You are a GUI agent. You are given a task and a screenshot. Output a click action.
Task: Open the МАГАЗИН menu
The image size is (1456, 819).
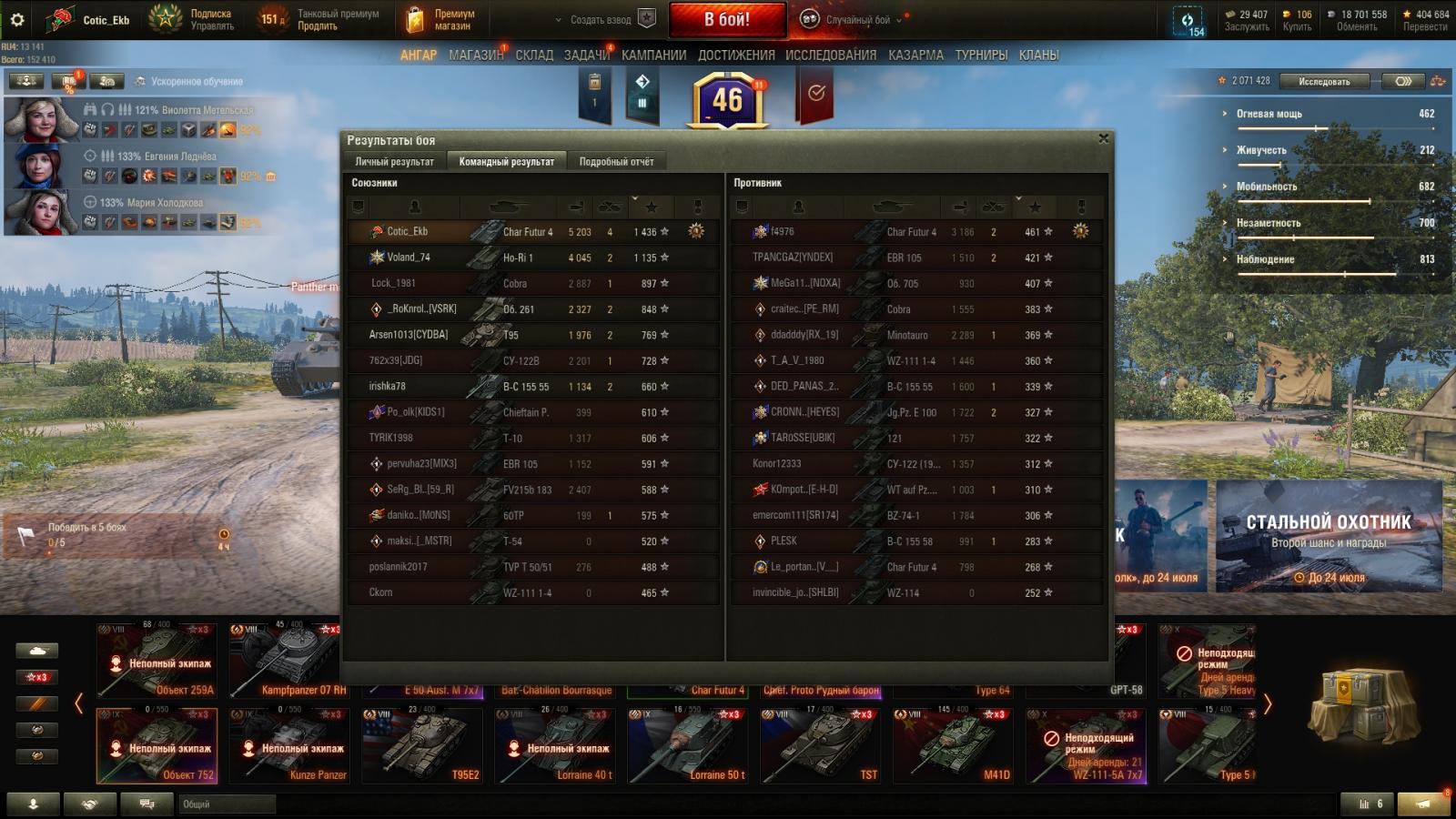tap(475, 56)
